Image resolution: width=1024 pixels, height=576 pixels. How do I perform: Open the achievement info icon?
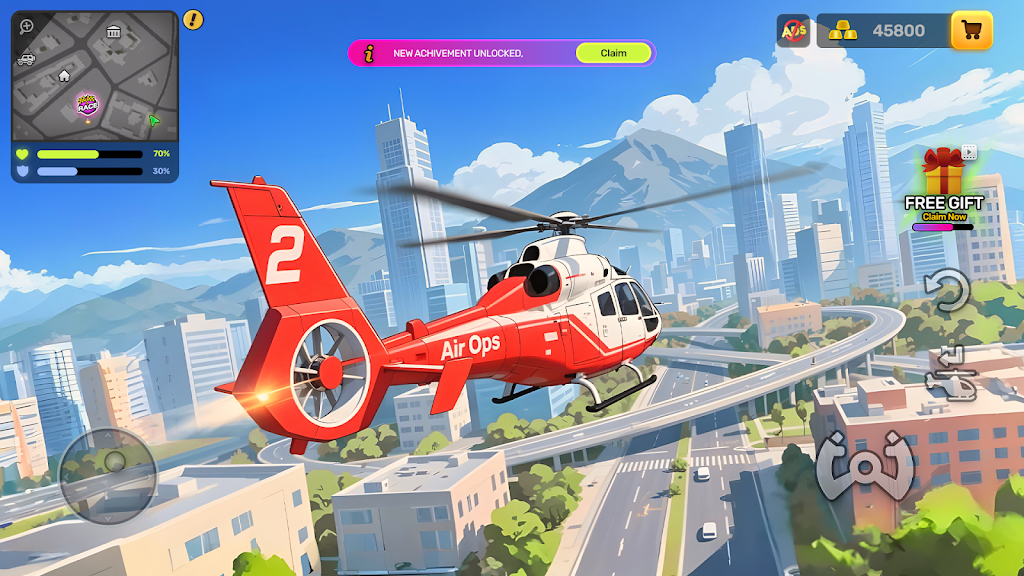[x=370, y=53]
